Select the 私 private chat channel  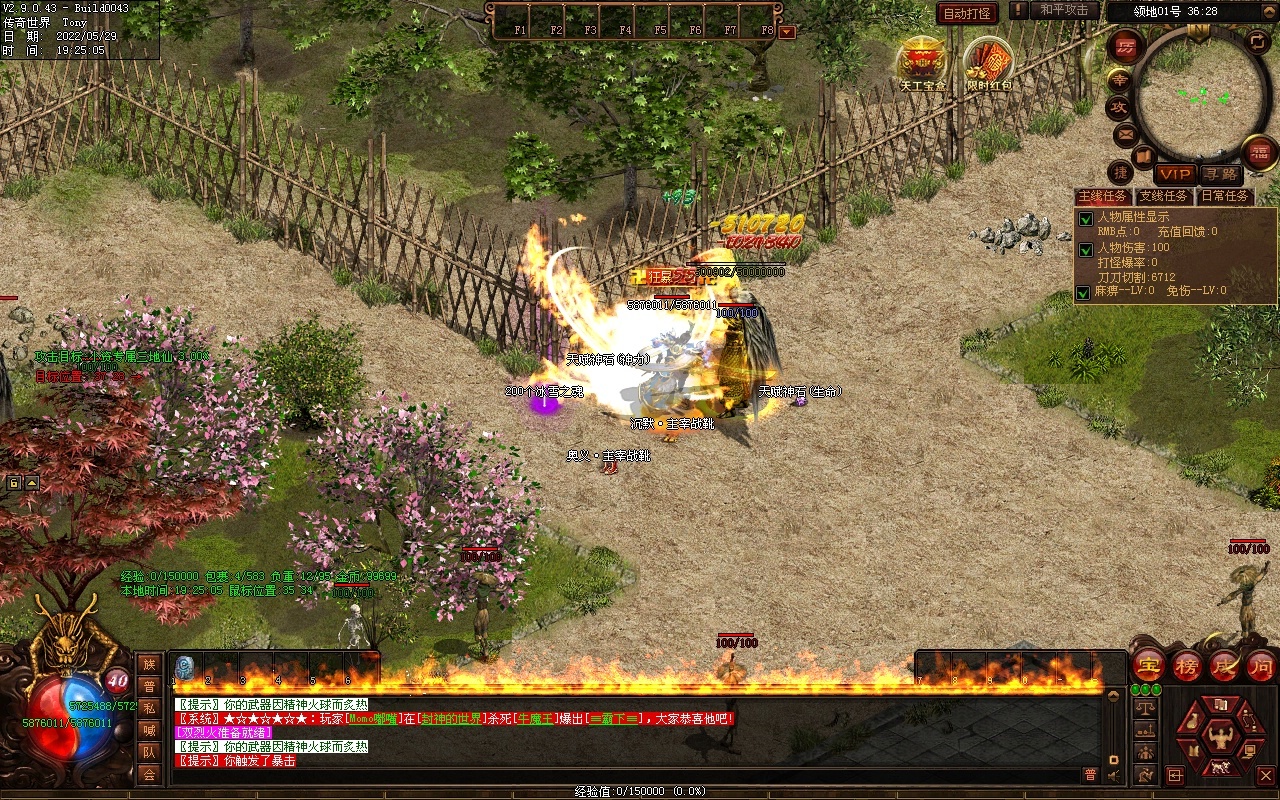[149, 708]
